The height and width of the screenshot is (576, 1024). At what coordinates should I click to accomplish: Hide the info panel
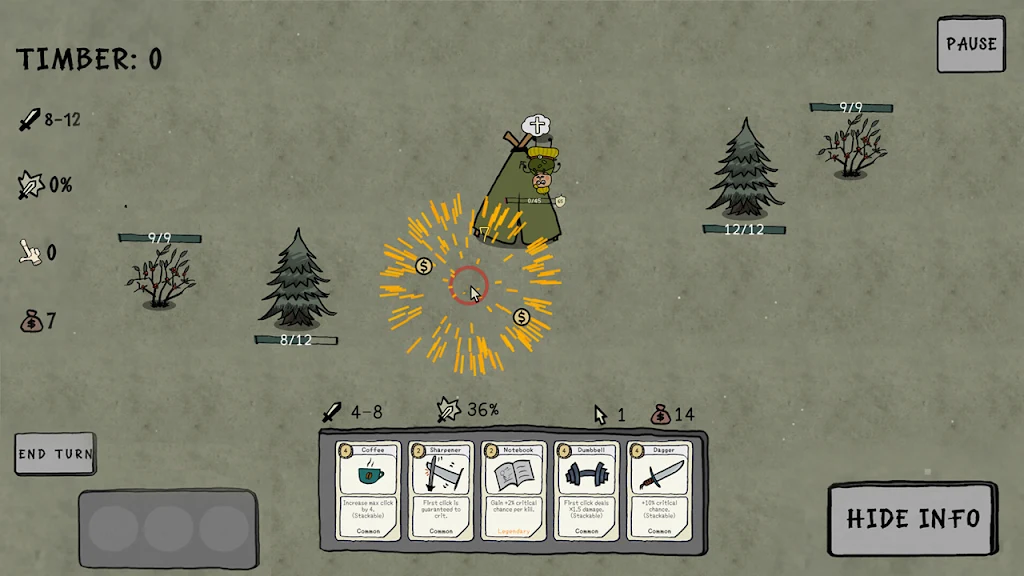pyautogui.click(x=912, y=518)
